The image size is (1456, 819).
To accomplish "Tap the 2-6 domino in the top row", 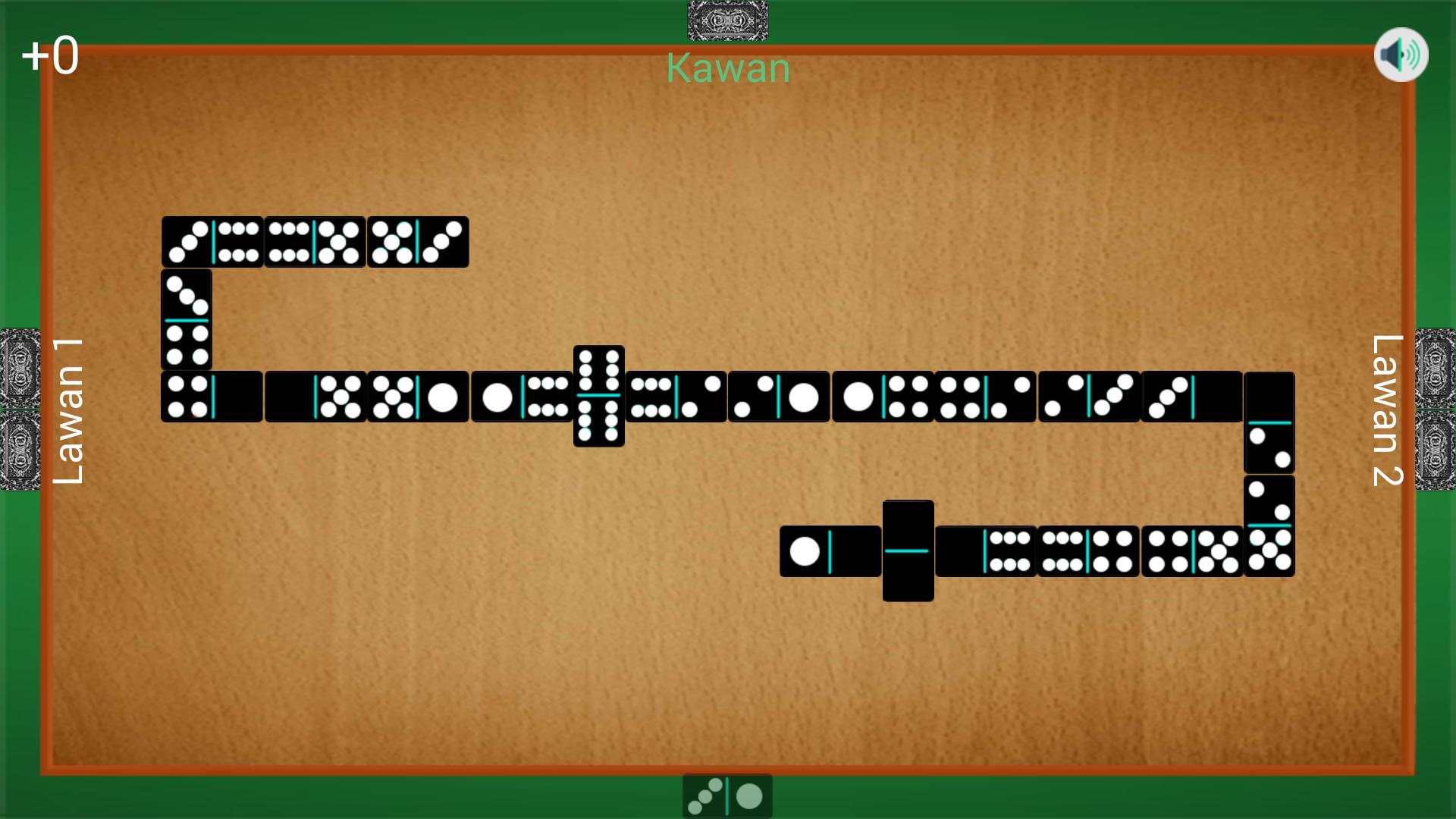I will 212,242.
